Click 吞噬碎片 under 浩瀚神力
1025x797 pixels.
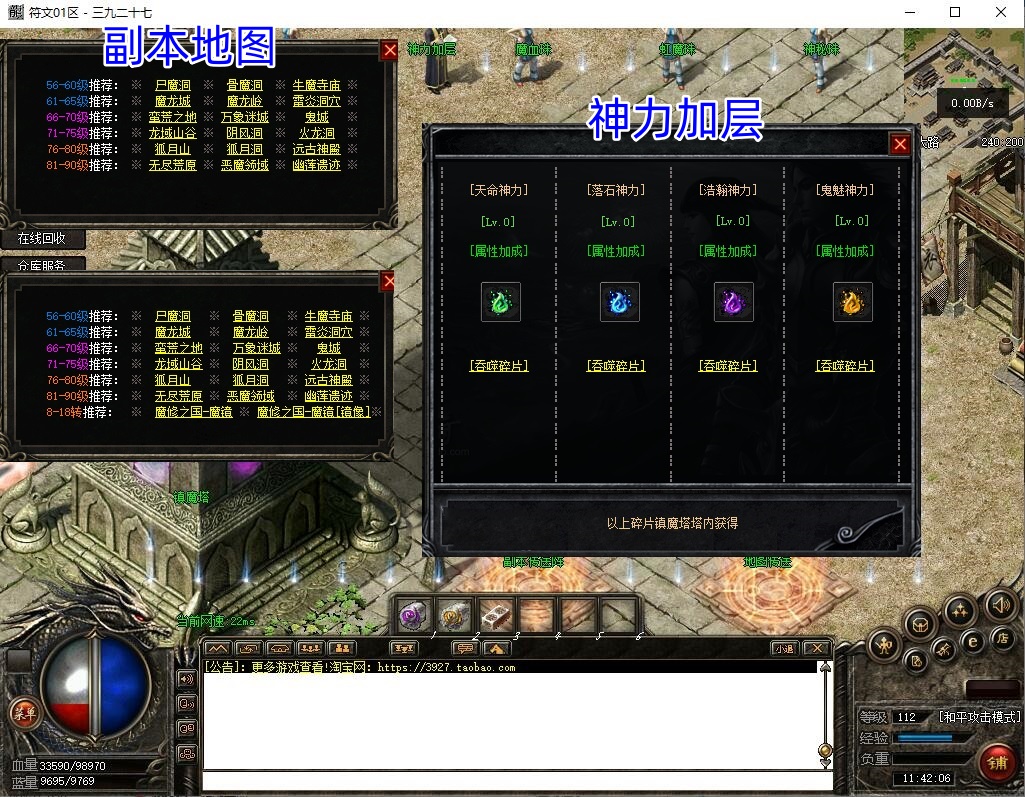[728, 366]
